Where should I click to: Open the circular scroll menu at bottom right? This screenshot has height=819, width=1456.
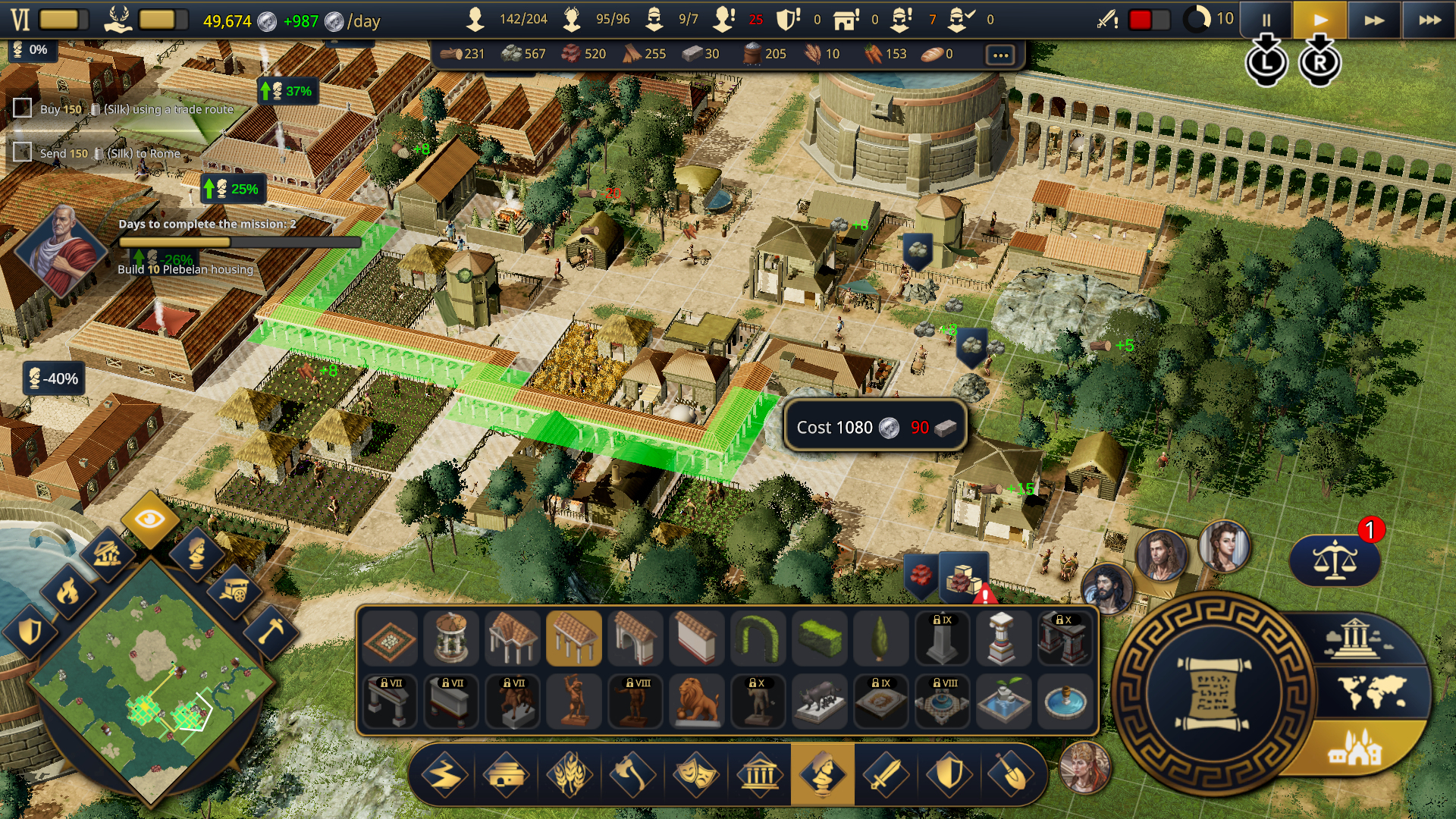tap(1213, 694)
